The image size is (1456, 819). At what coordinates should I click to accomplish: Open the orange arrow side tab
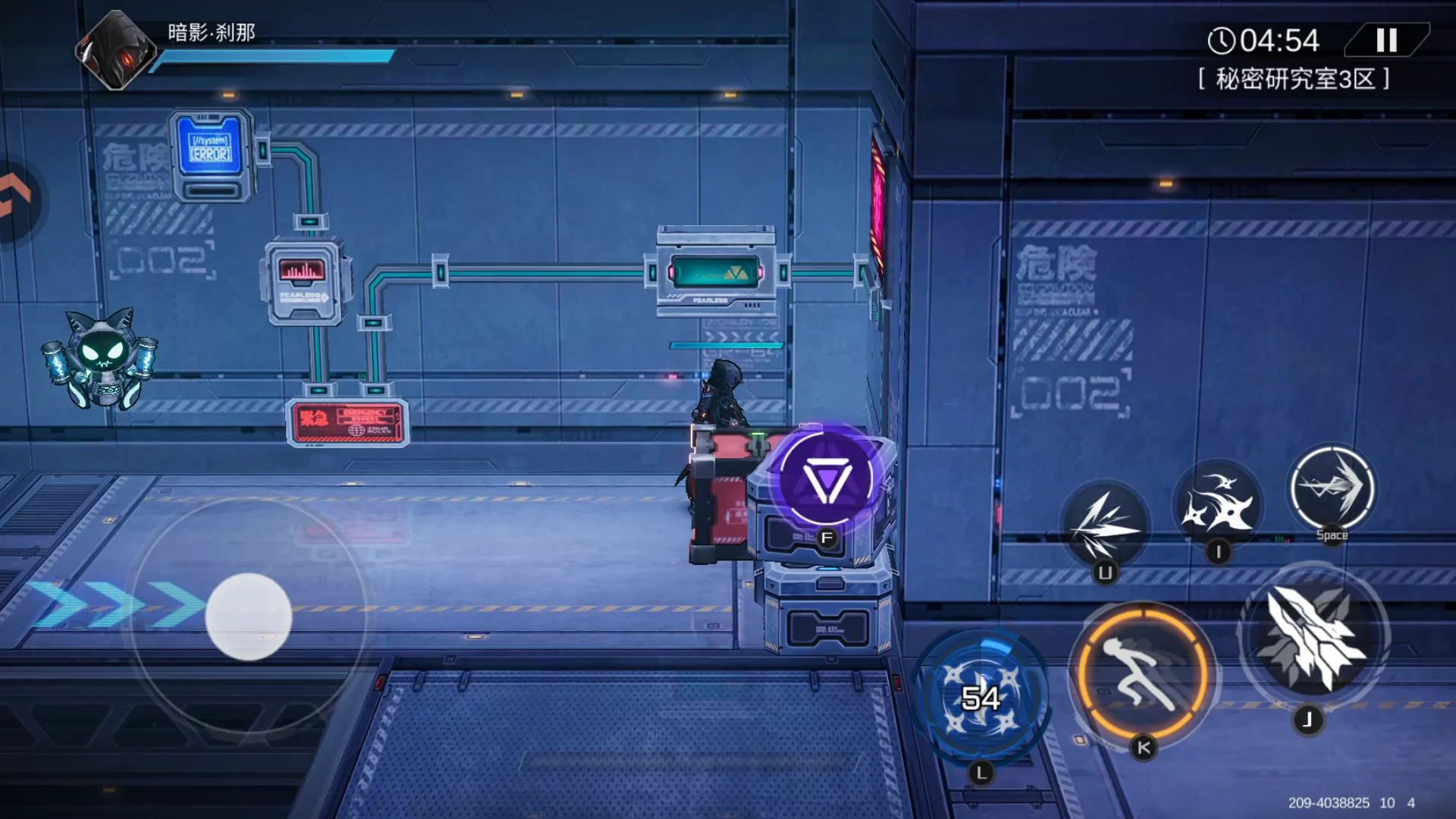click(x=17, y=199)
